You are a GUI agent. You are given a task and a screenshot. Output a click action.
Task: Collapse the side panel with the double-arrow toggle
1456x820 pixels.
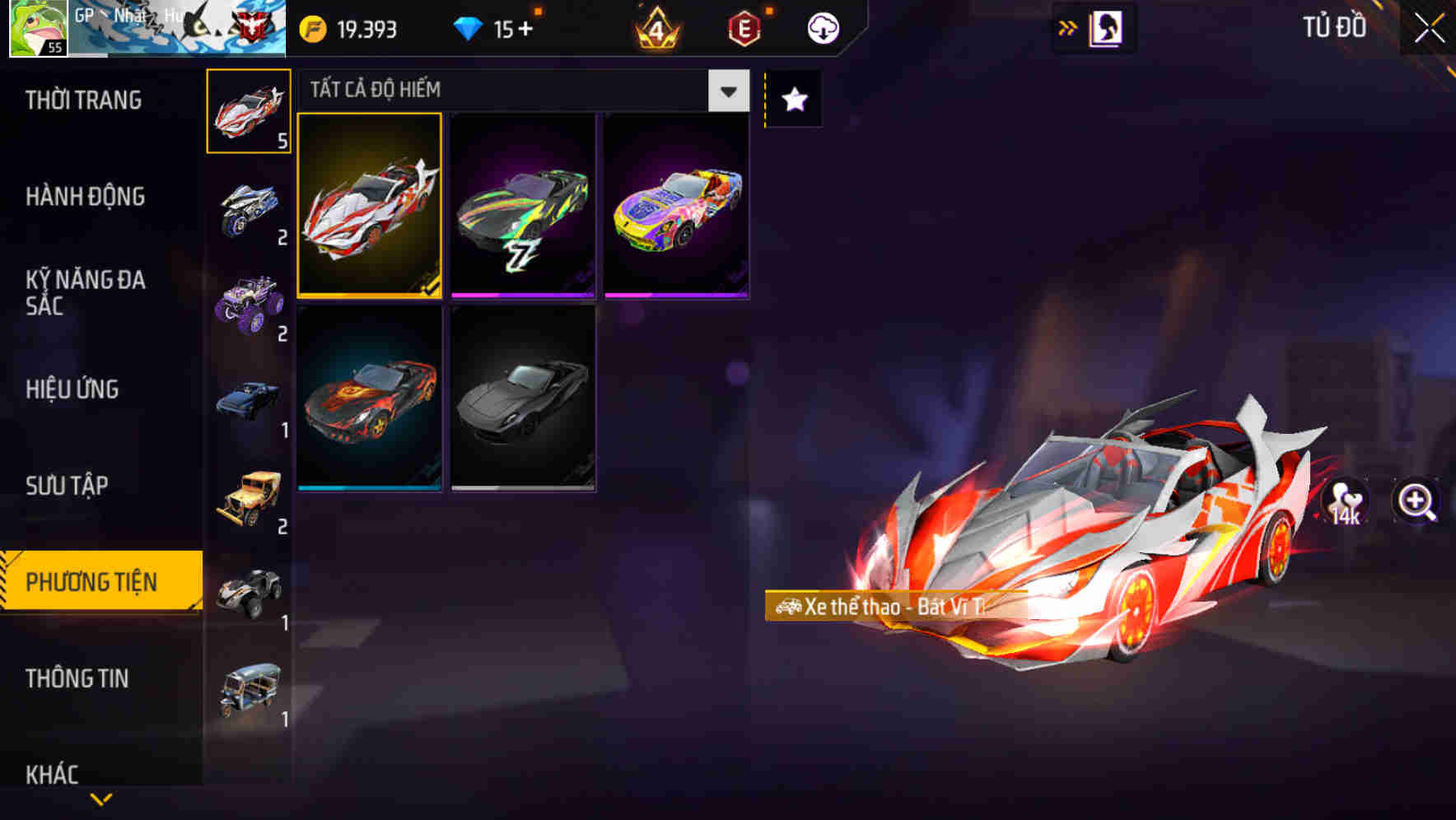pos(1067,27)
